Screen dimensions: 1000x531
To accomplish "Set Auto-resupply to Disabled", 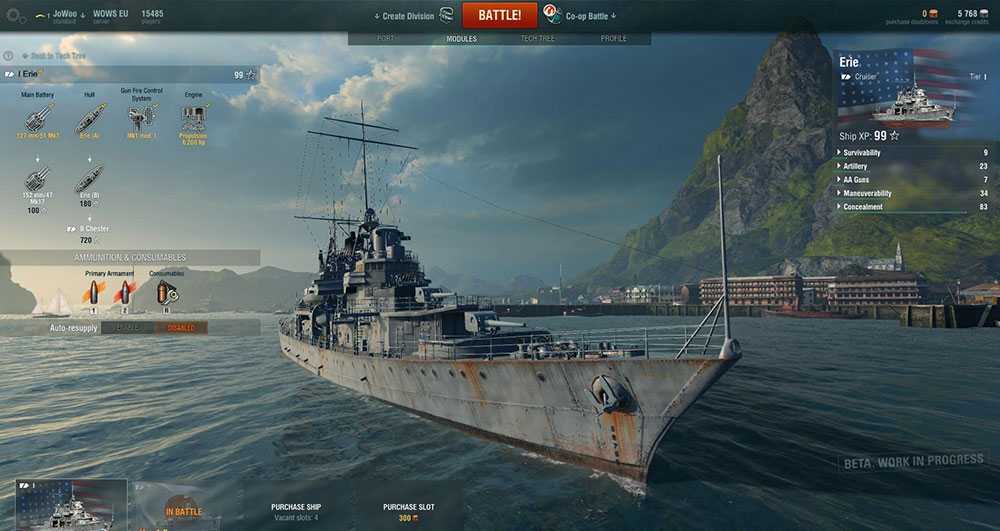I will pos(181,327).
